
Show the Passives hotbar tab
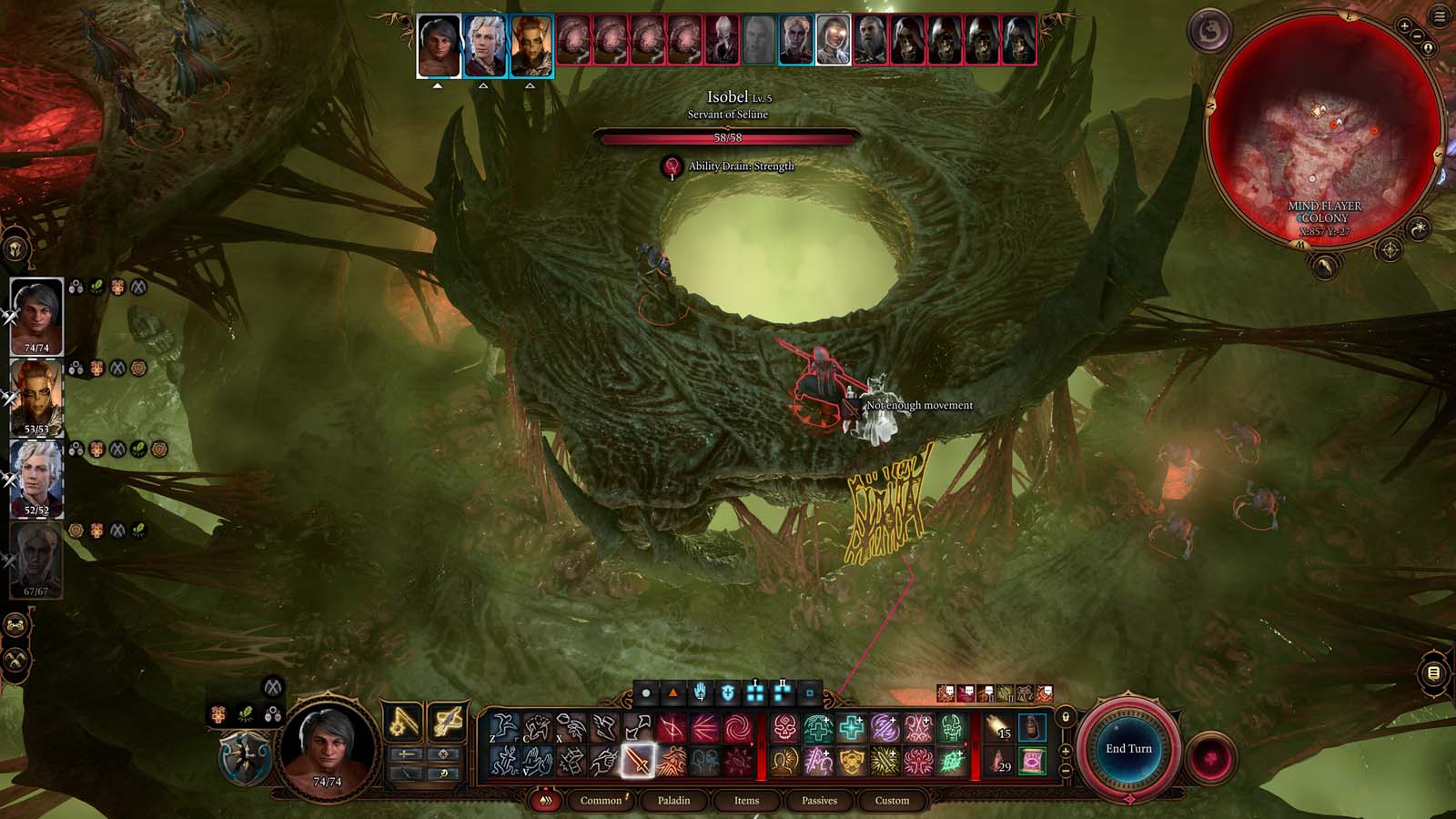[819, 801]
